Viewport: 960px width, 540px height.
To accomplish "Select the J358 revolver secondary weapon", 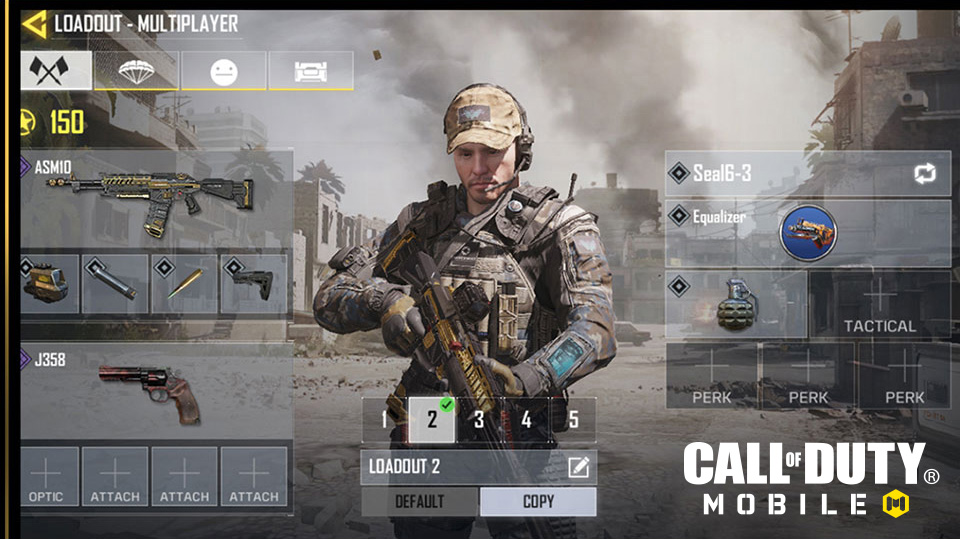I will pos(156,390).
